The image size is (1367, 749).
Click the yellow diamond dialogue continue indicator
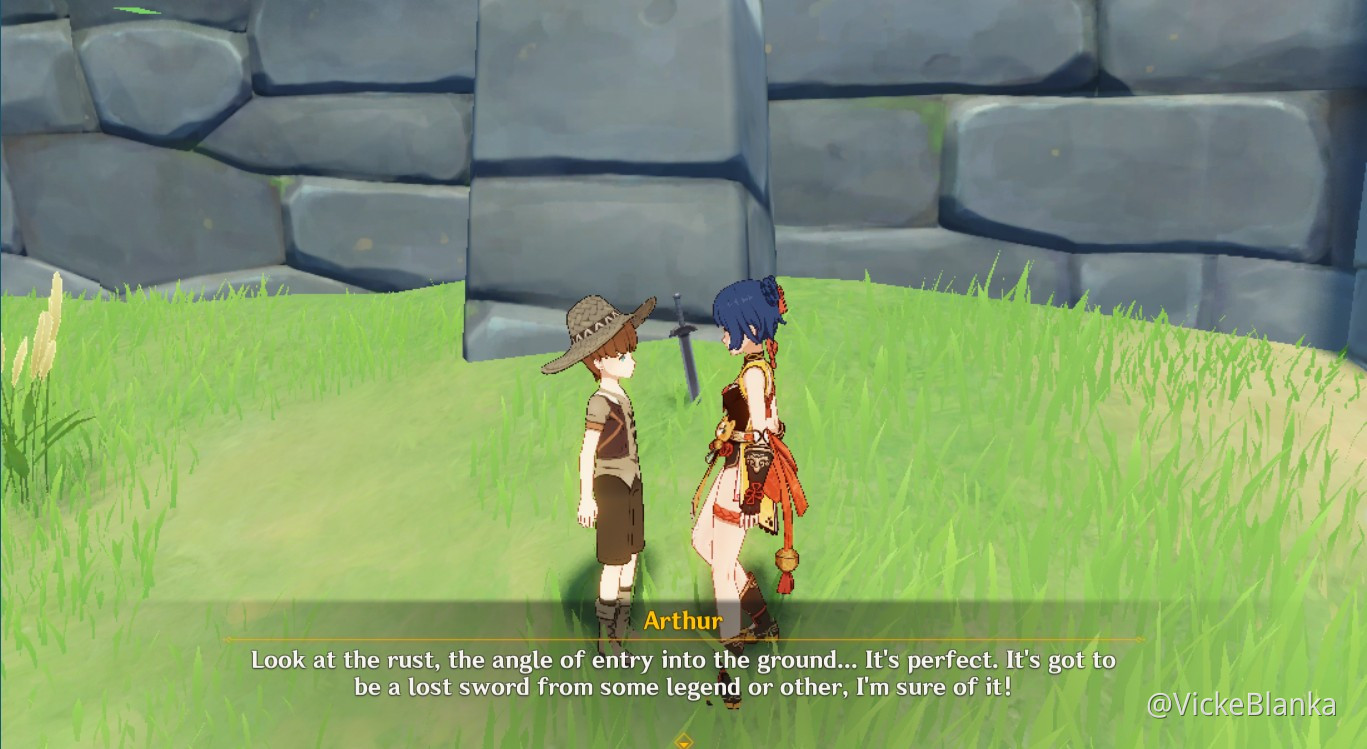pyautogui.click(x=683, y=740)
